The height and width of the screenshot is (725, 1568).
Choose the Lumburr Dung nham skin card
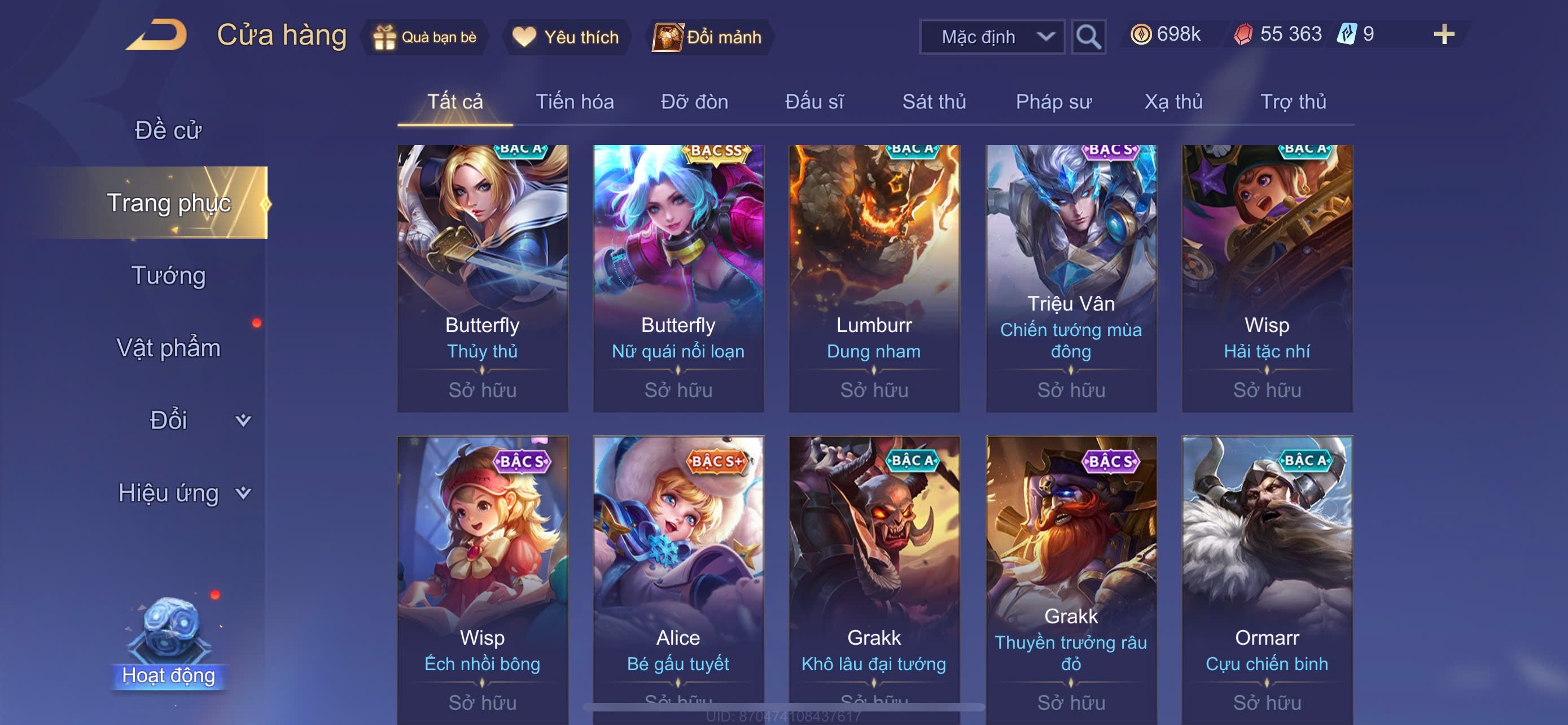pos(874,278)
